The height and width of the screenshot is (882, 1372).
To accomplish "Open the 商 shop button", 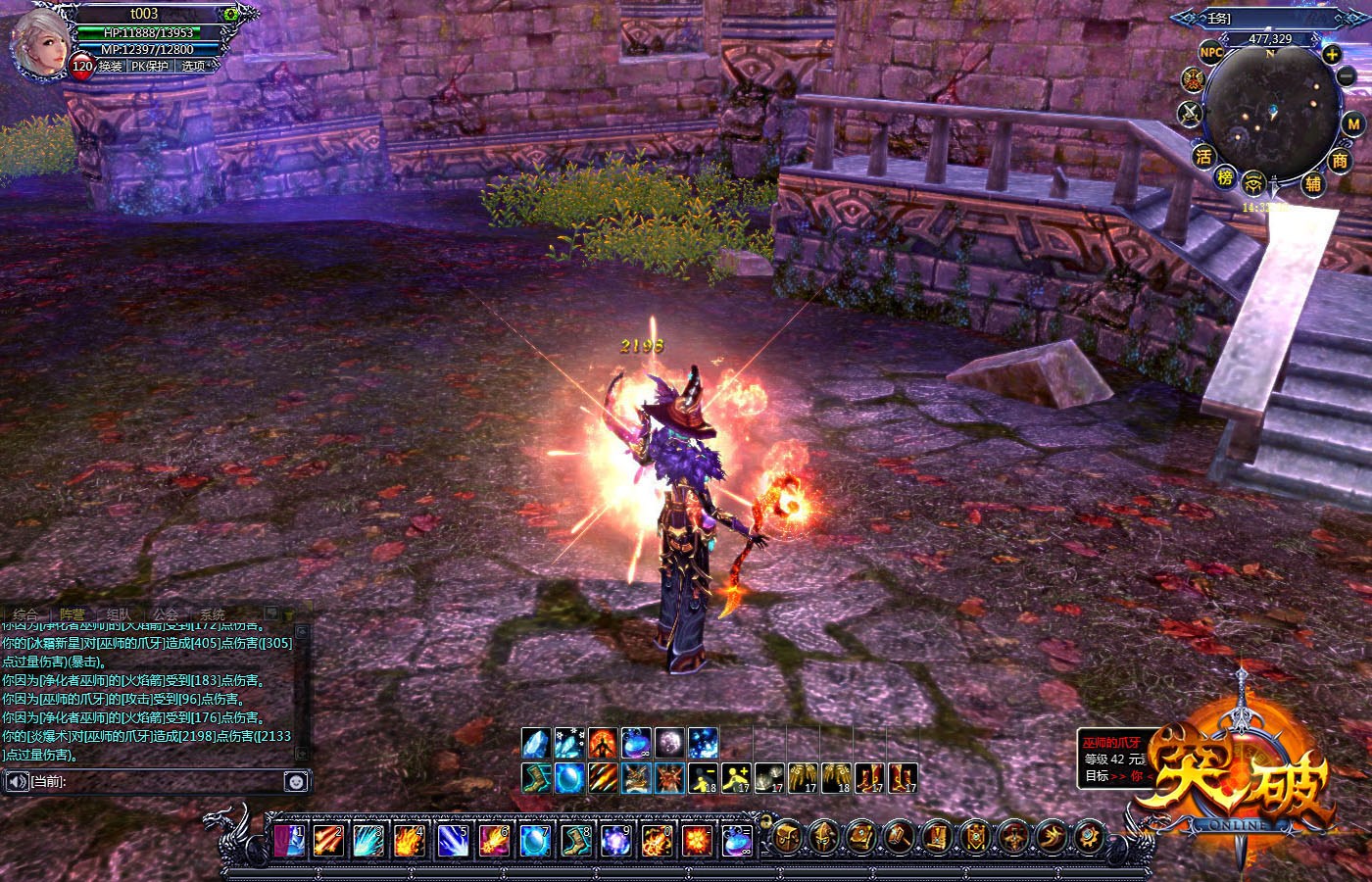I will (x=1340, y=160).
